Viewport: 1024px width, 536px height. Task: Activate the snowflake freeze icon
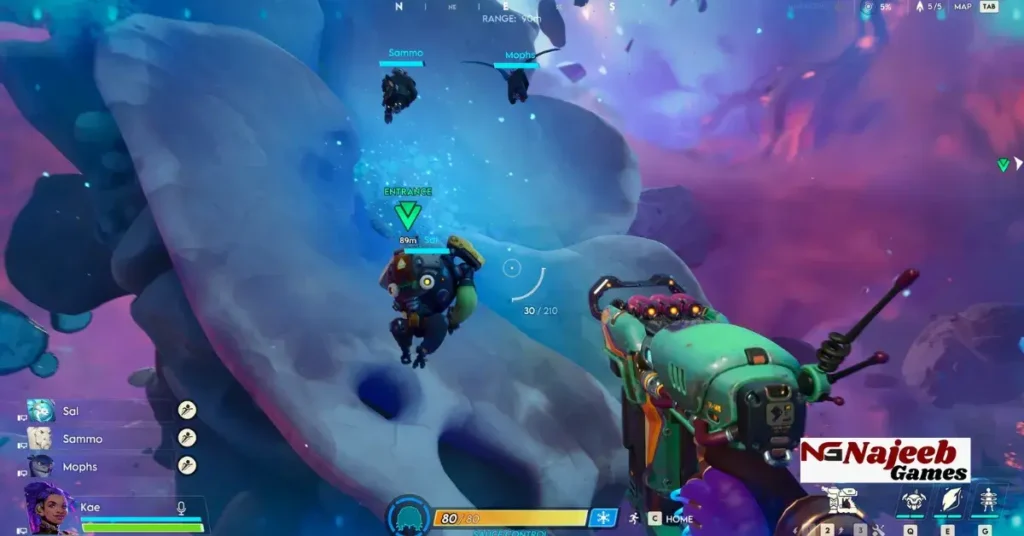(603, 517)
